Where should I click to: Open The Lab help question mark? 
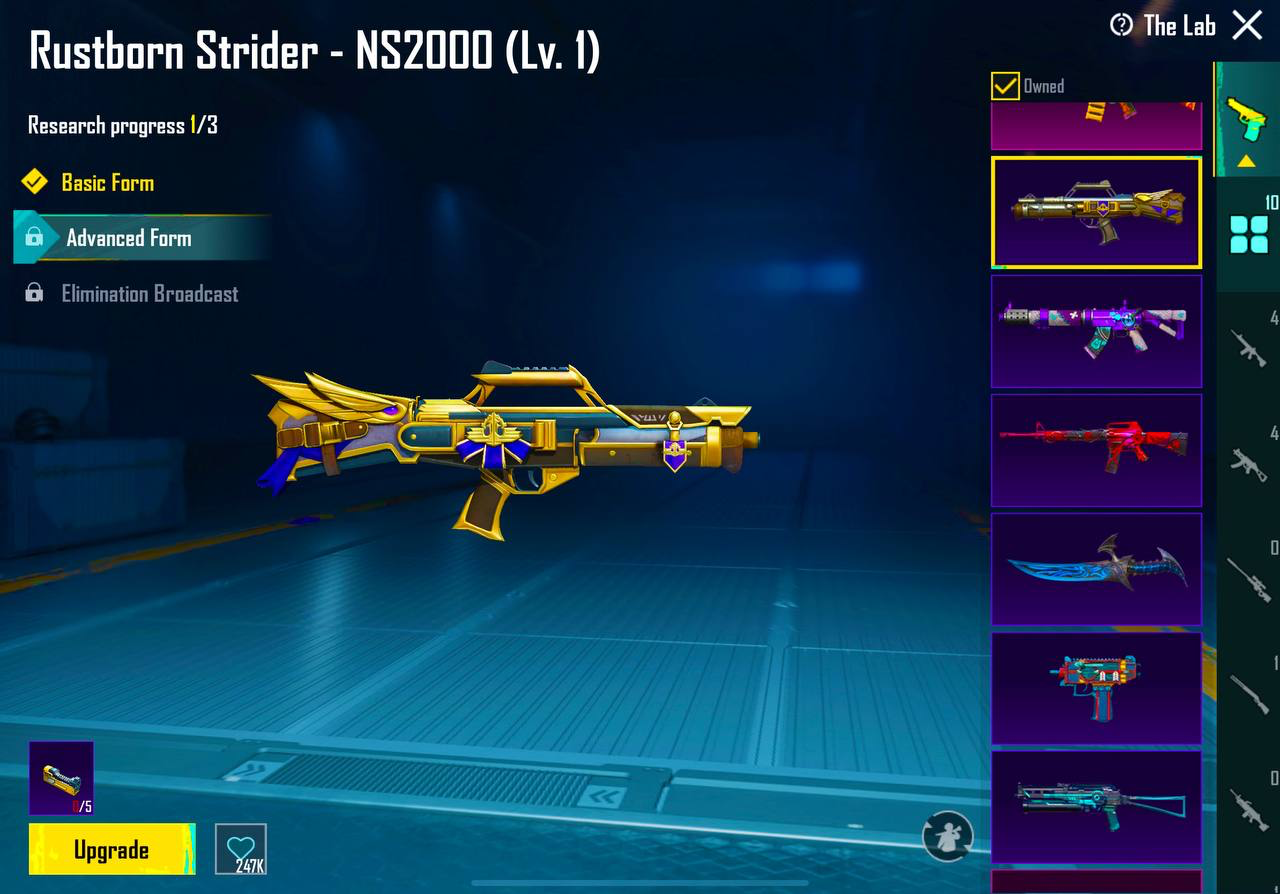[1121, 25]
